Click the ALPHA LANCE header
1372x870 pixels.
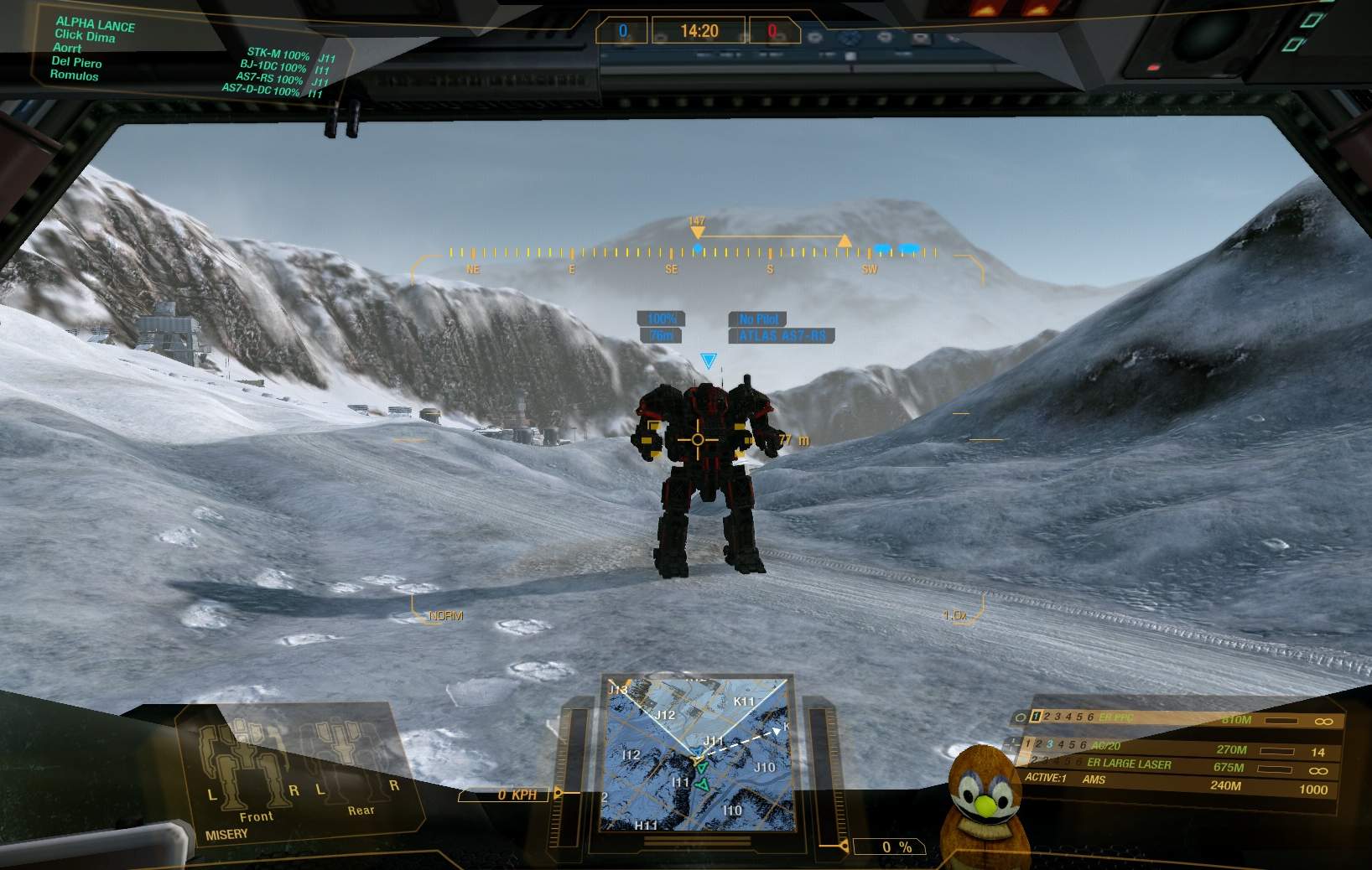[x=95, y=23]
